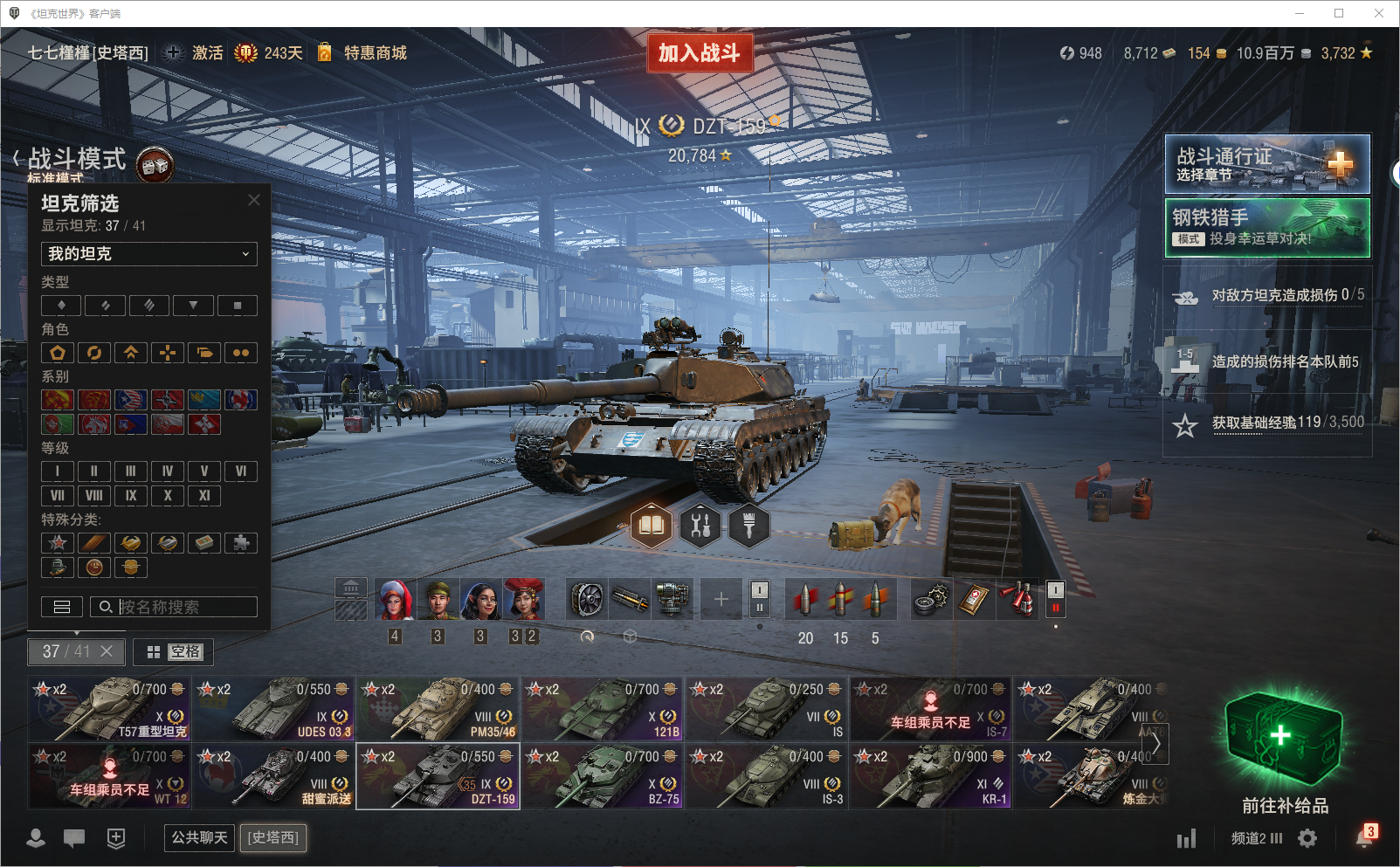The width and height of the screenshot is (1400, 867).
Task: Open the 战斗通行证 battle pass banner
Action: pos(1266,164)
